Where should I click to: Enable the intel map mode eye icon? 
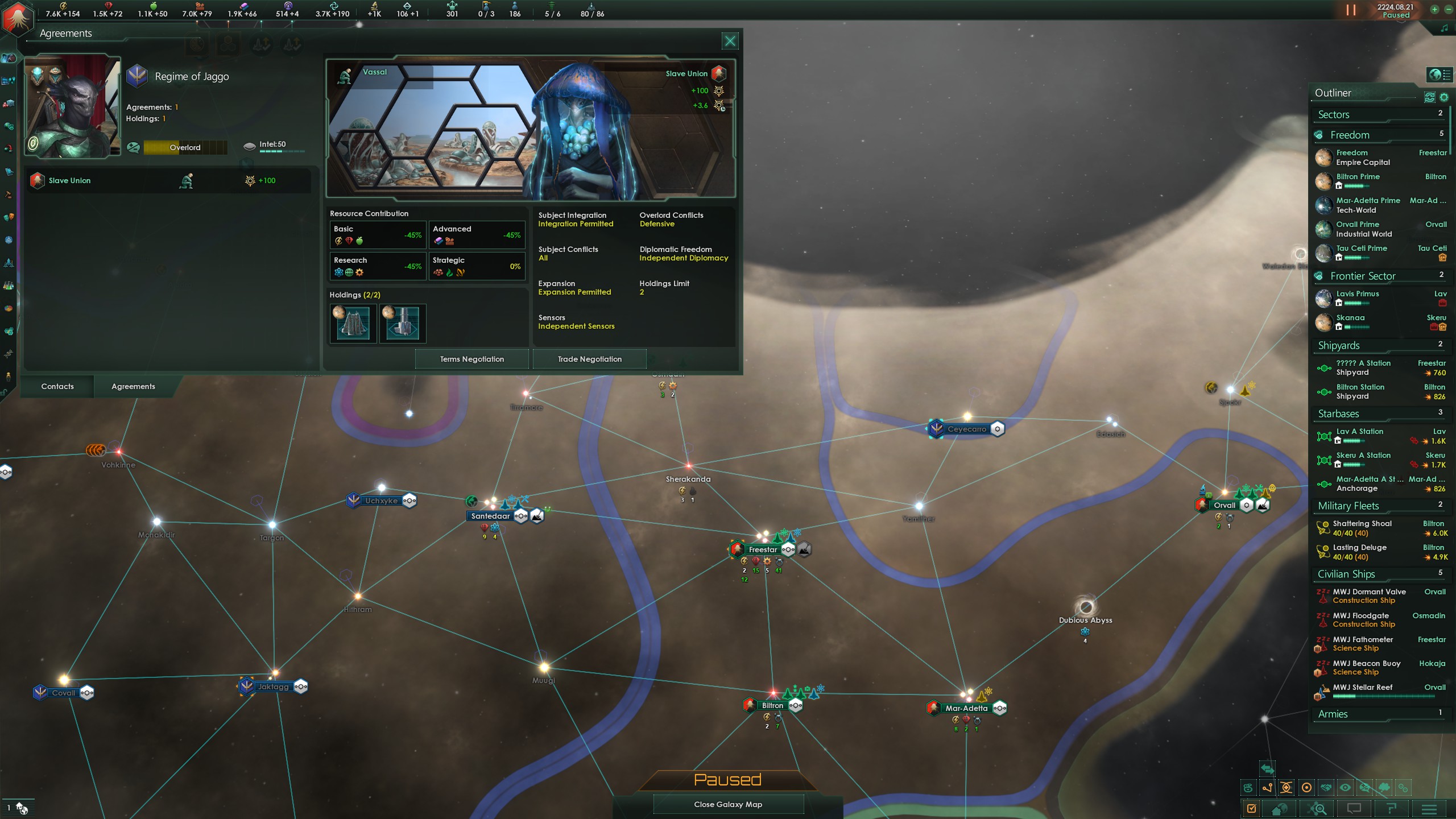click(1346, 787)
